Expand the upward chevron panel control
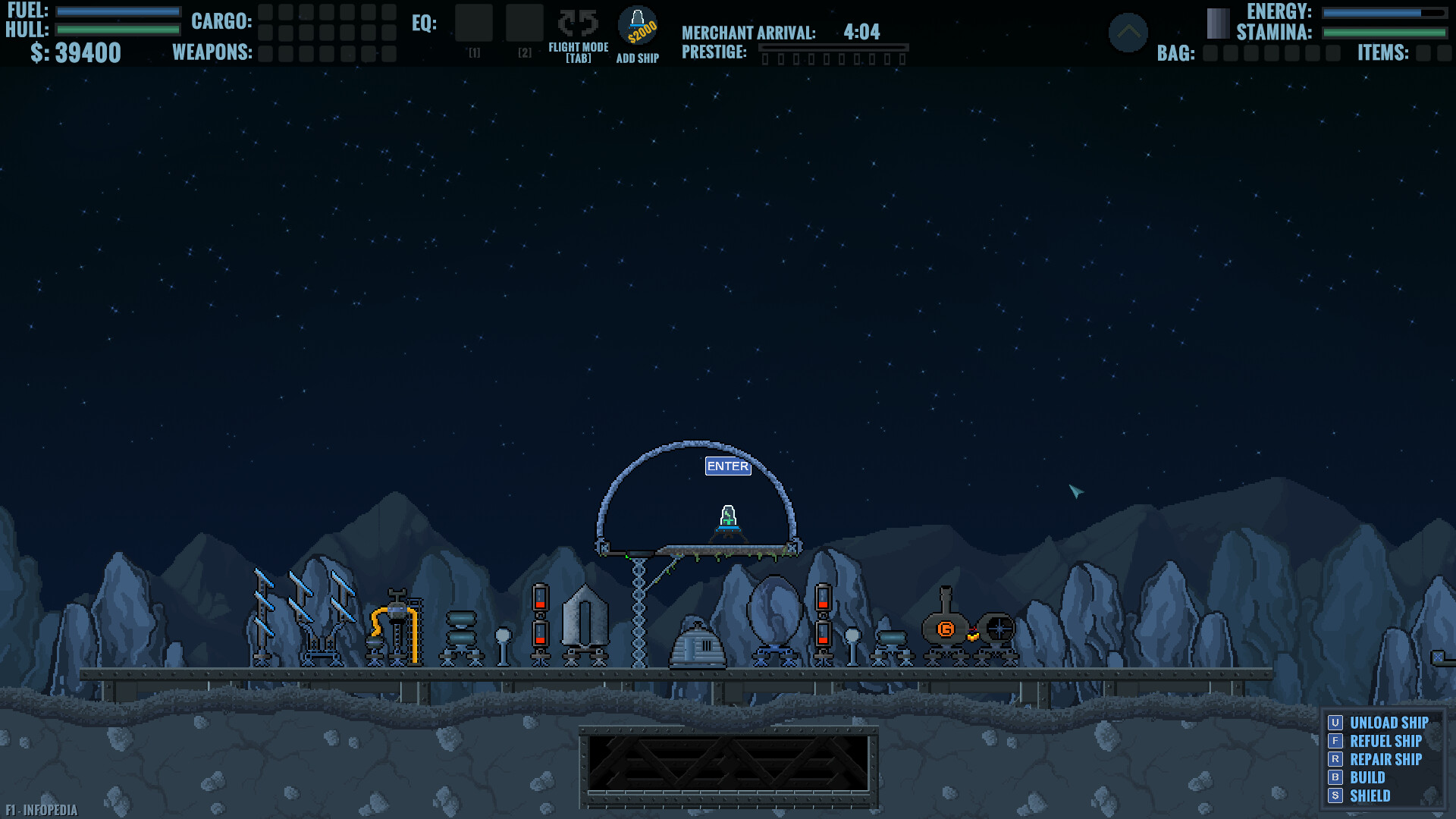 1129,33
